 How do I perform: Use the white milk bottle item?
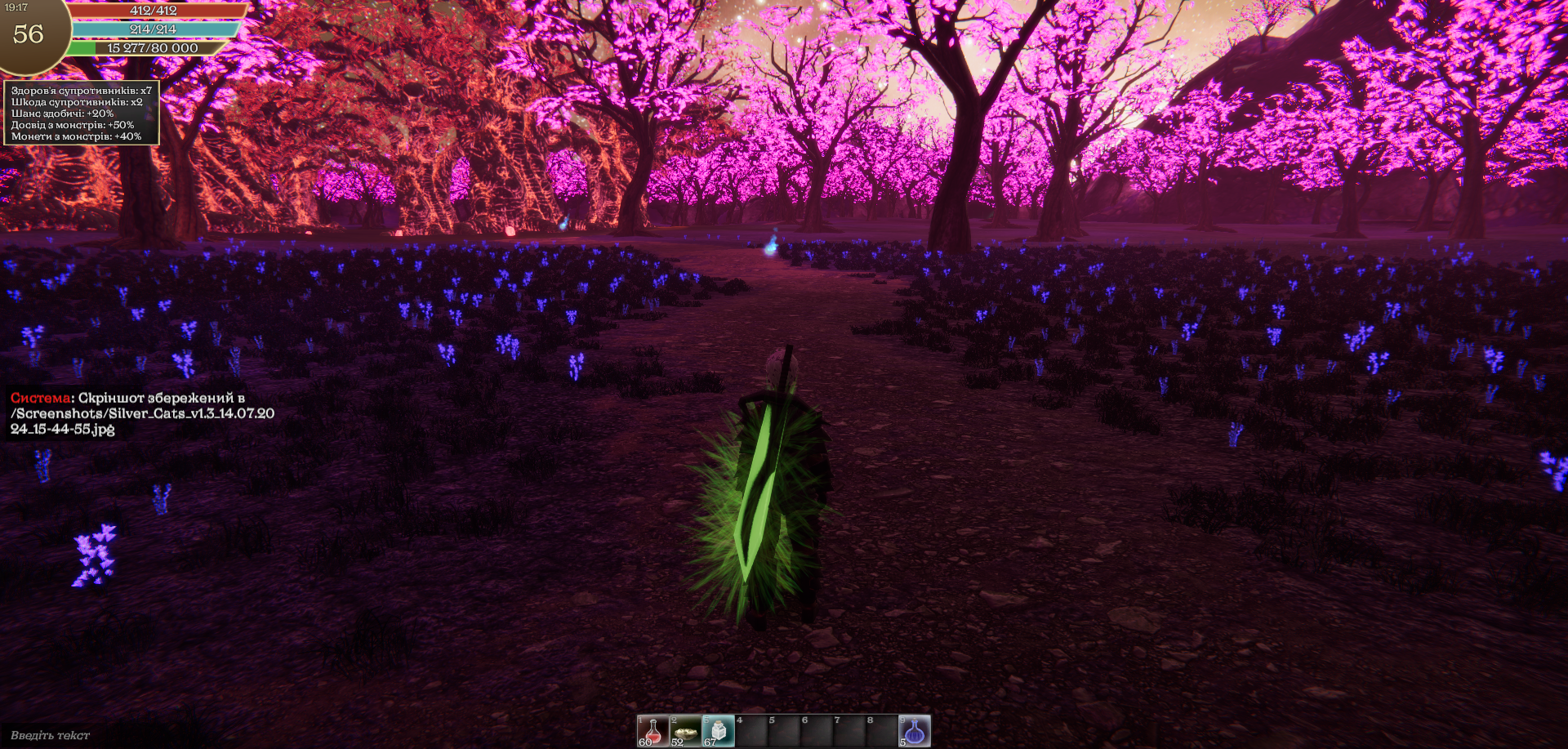point(719,731)
